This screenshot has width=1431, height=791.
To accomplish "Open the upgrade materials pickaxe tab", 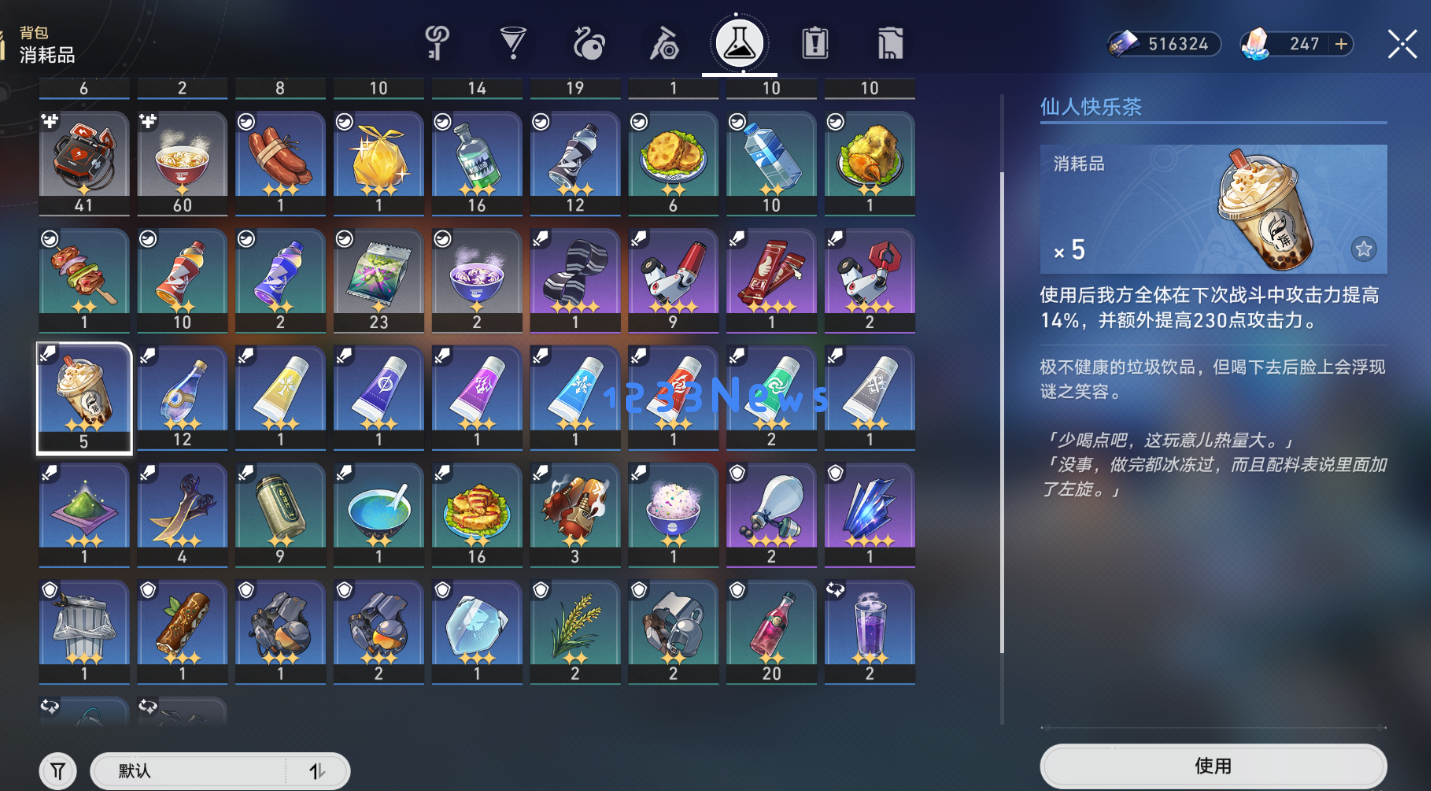I will pyautogui.click(x=665, y=43).
